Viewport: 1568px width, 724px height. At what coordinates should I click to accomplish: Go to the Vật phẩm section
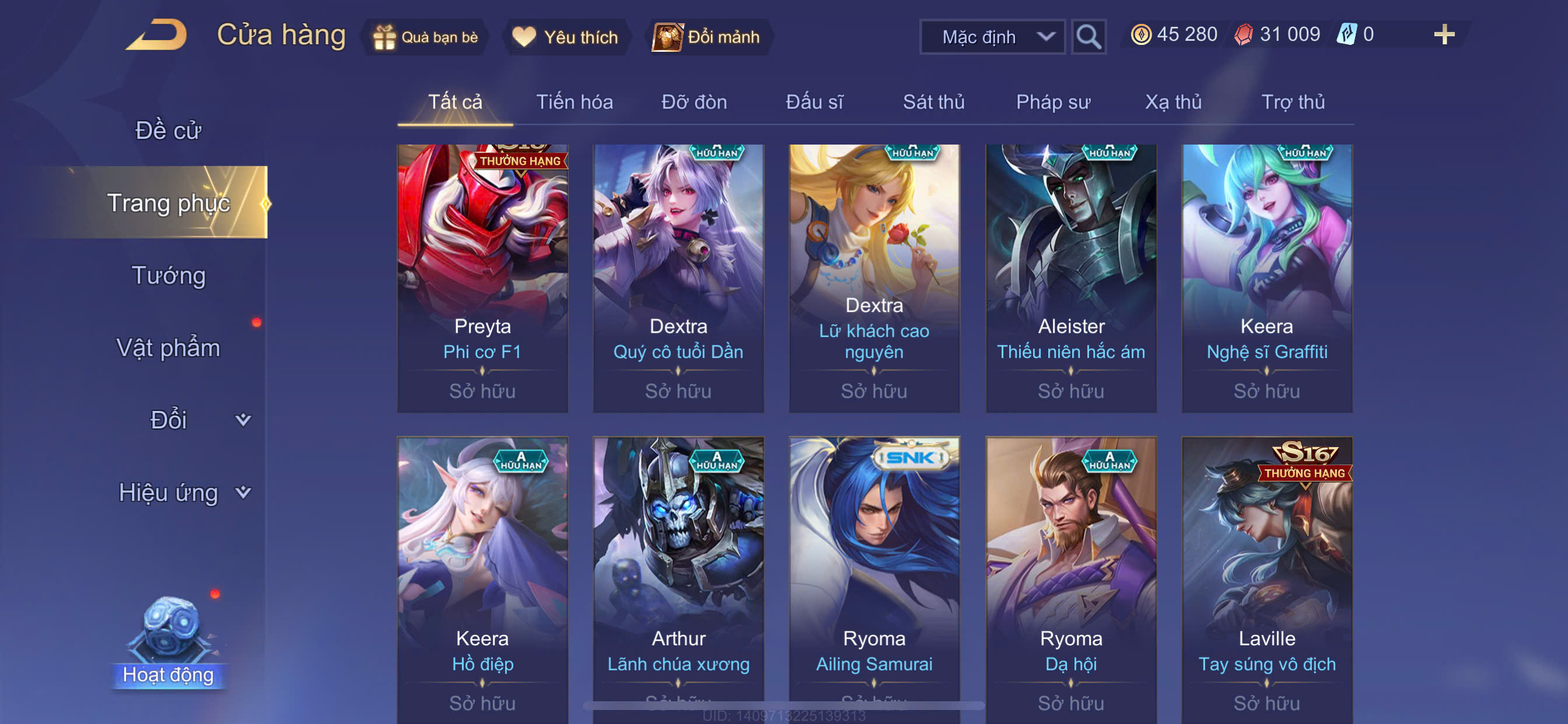coord(168,348)
